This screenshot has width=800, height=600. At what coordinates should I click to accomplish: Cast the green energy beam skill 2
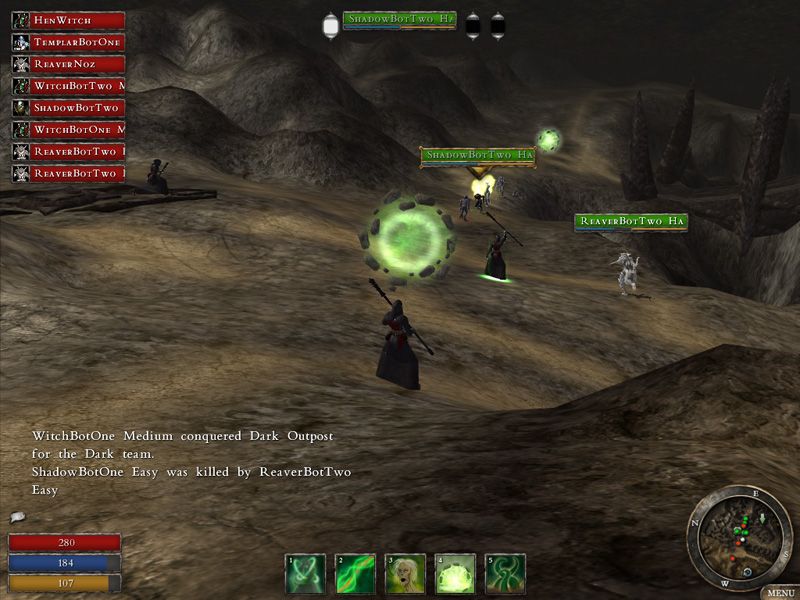(x=355, y=574)
